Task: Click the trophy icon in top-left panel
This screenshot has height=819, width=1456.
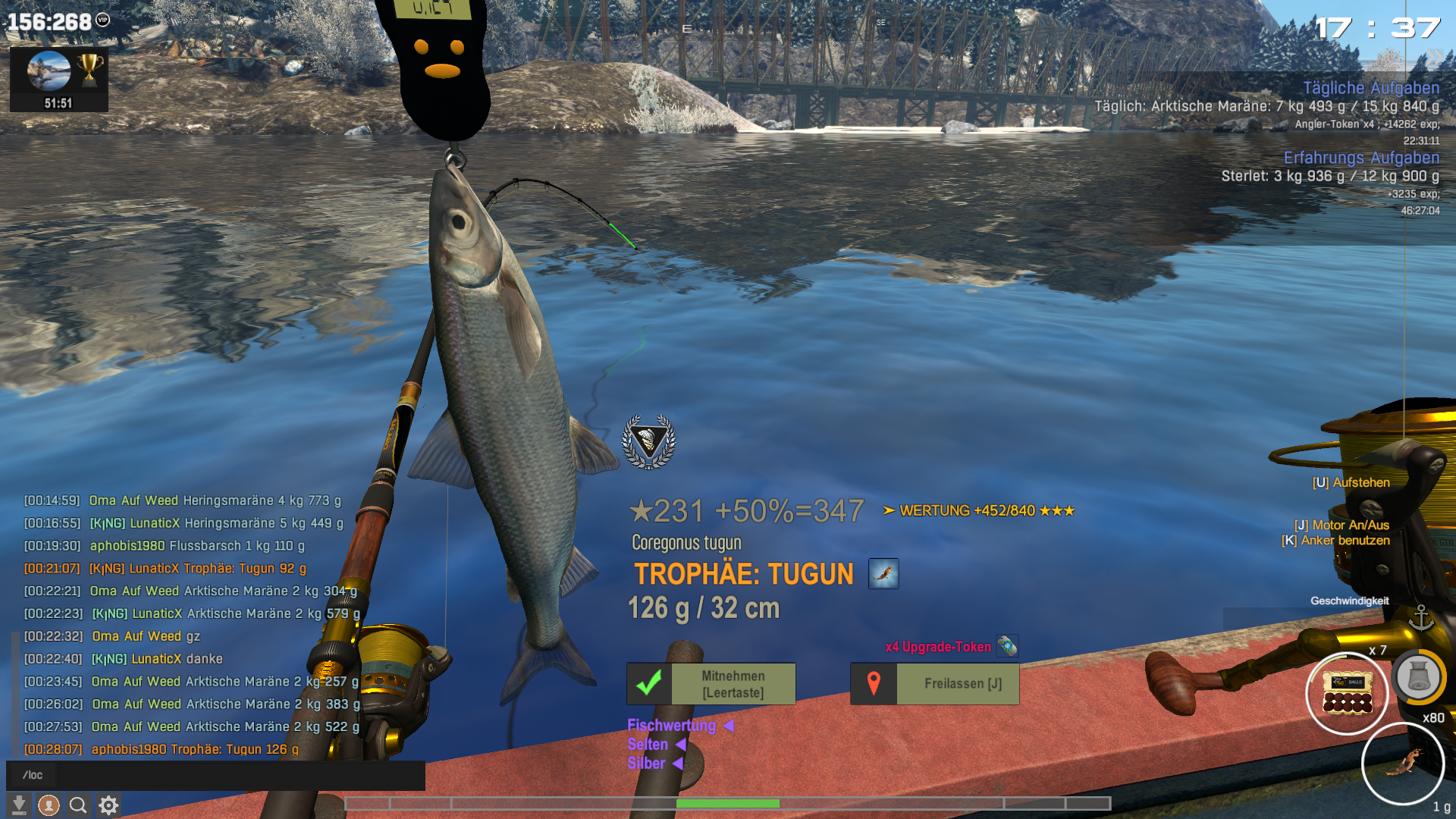Action: pos(89,70)
